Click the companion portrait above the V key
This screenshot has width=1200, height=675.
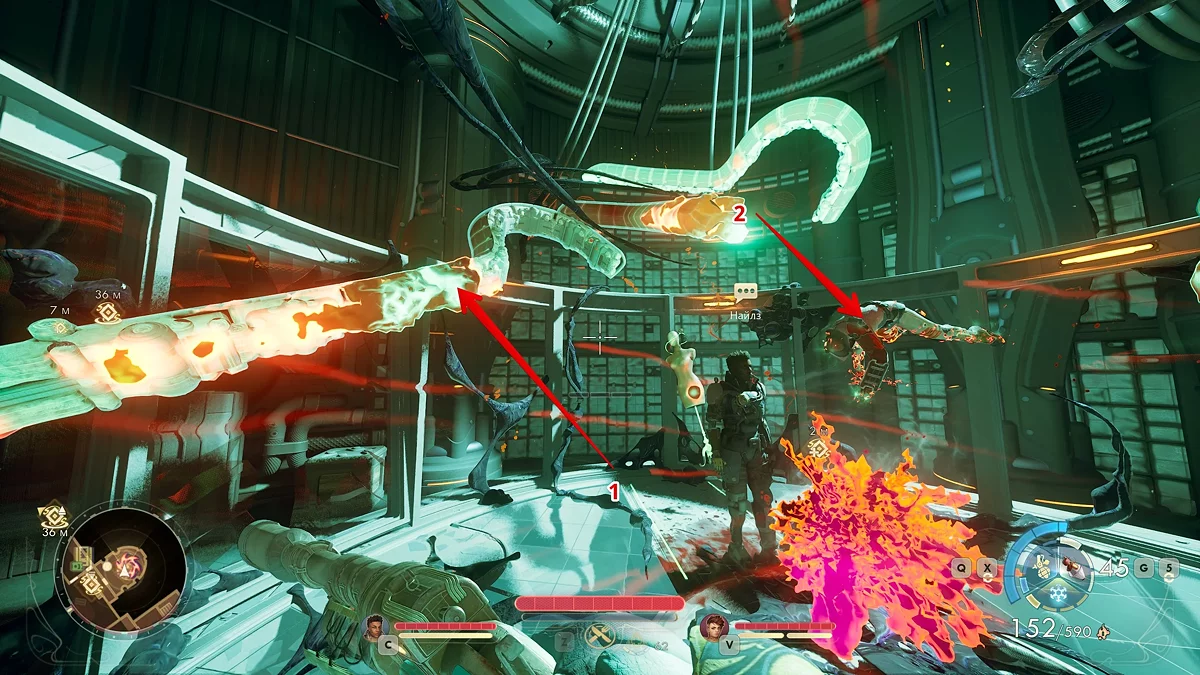click(714, 627)
